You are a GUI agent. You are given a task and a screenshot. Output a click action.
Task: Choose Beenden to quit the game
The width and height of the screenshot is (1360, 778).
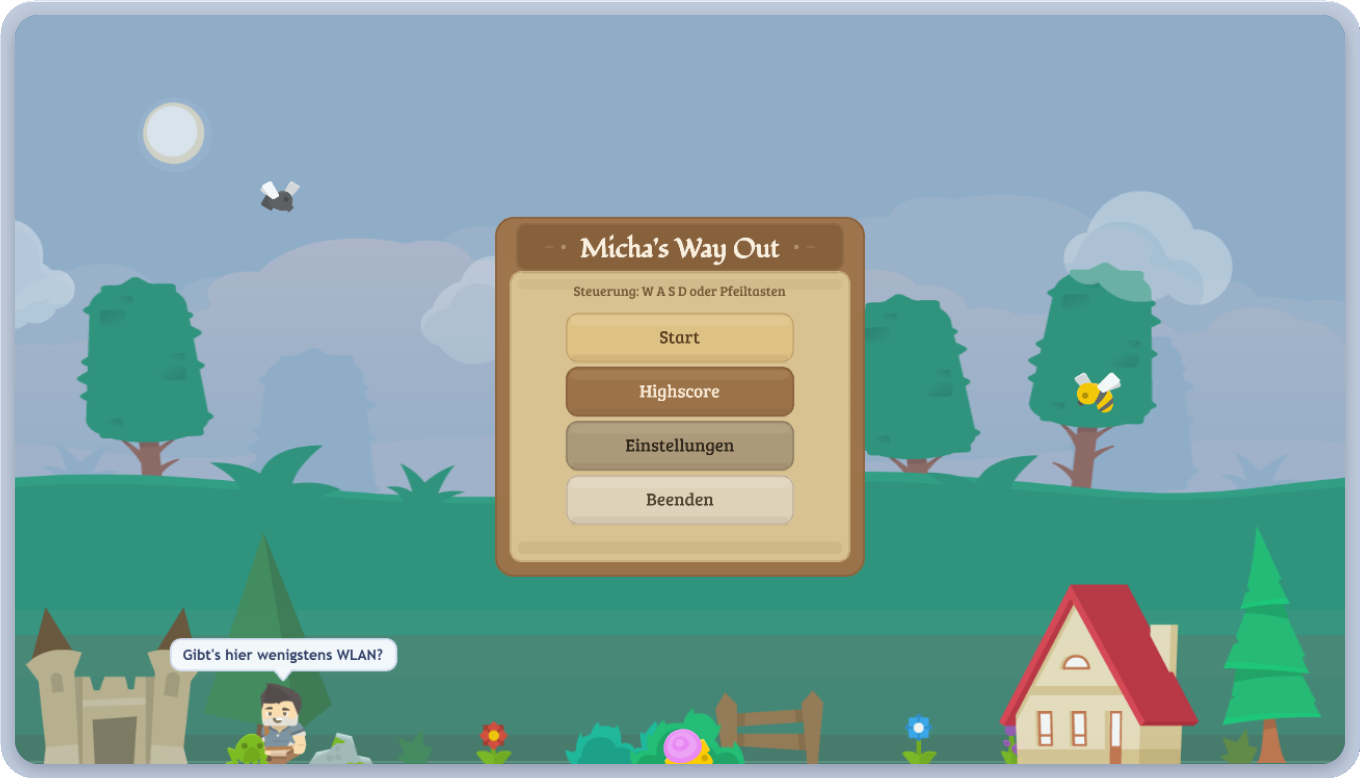679,500
